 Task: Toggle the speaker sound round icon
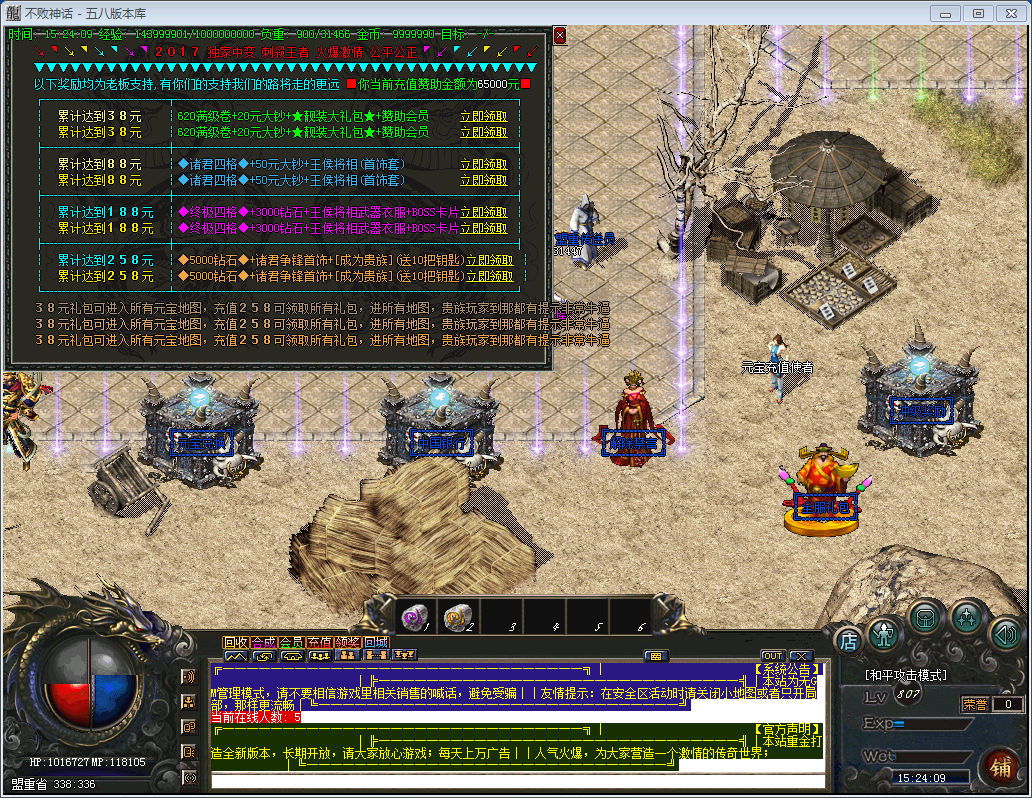pyautogui.click(x=1005, y=632)
